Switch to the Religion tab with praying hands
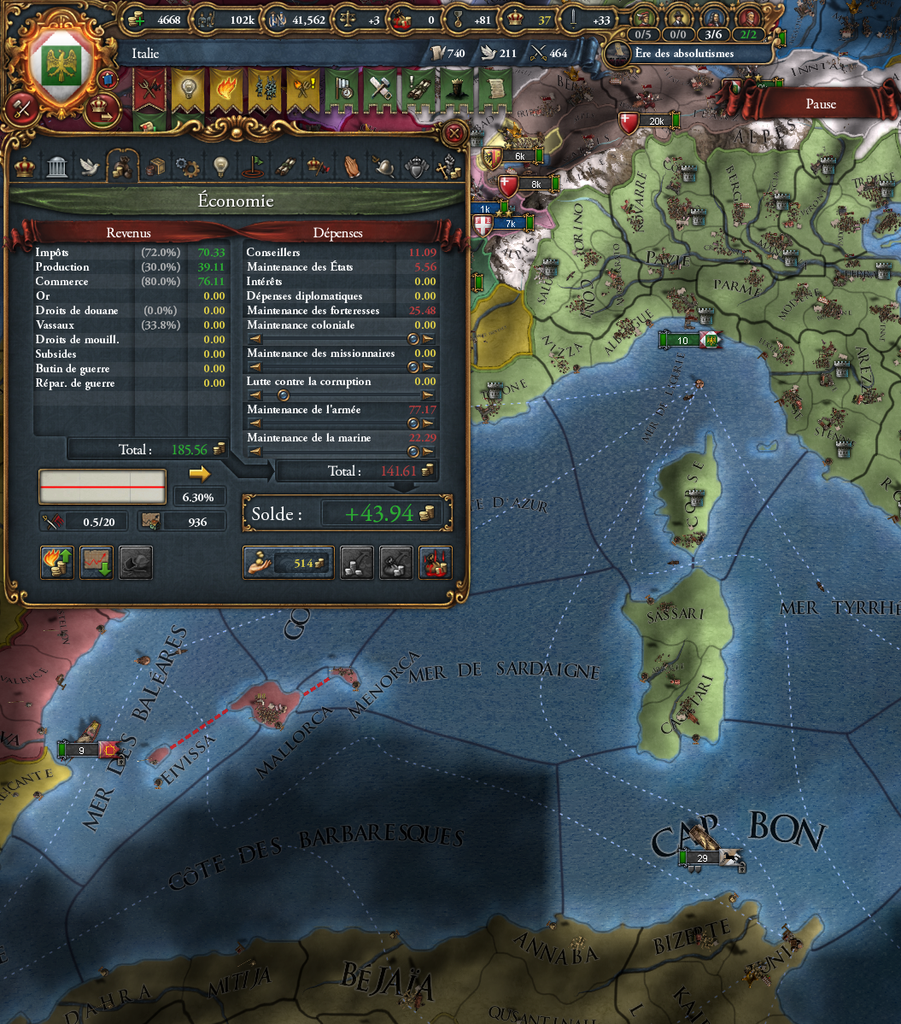 tap(352, 167)
